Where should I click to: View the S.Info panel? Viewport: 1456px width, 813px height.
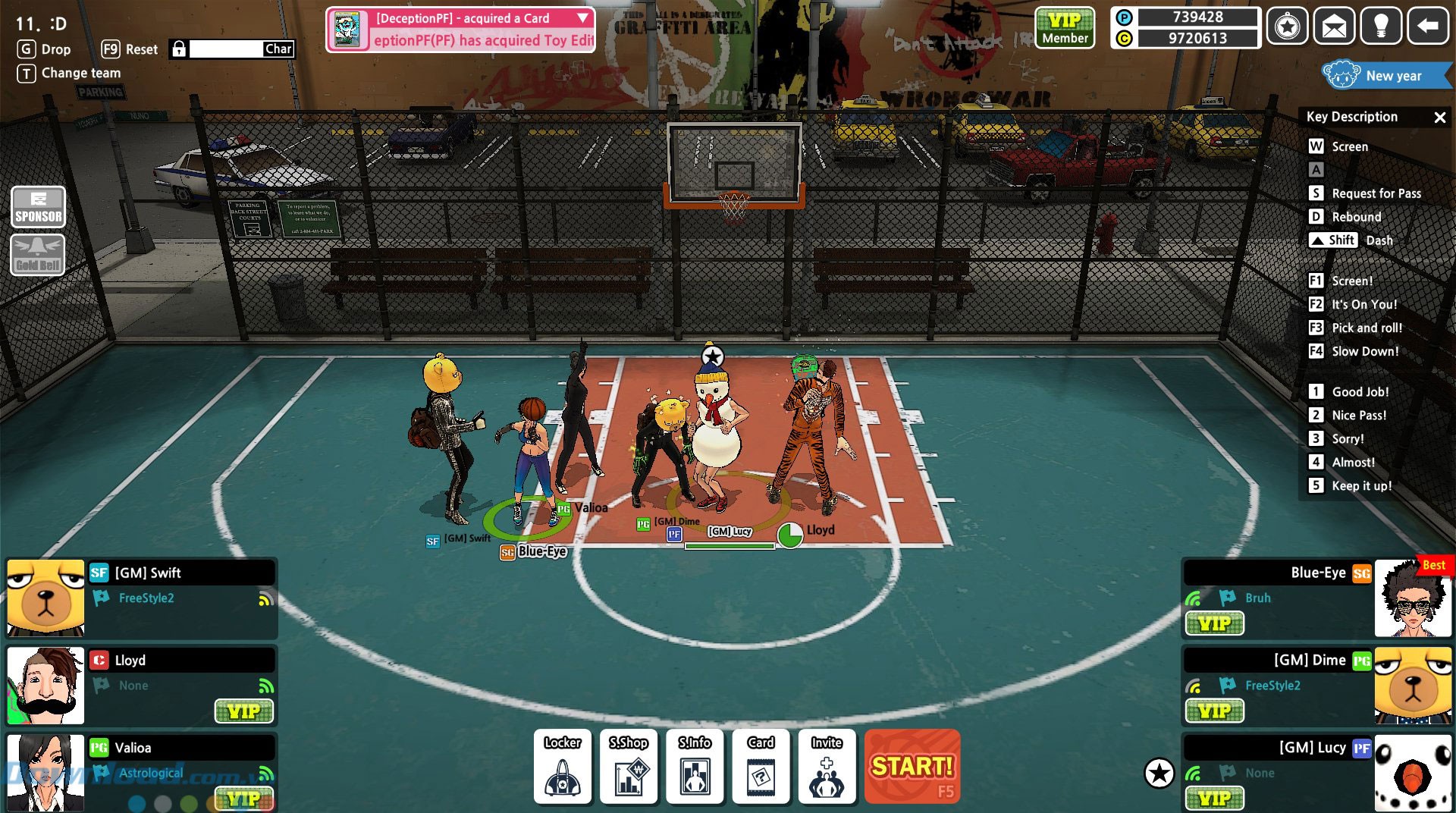[694, 766]
